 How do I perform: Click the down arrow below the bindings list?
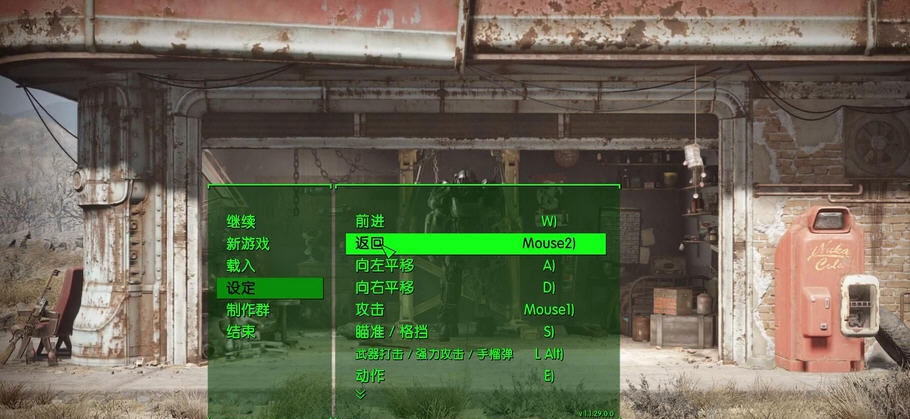[361, 395]
